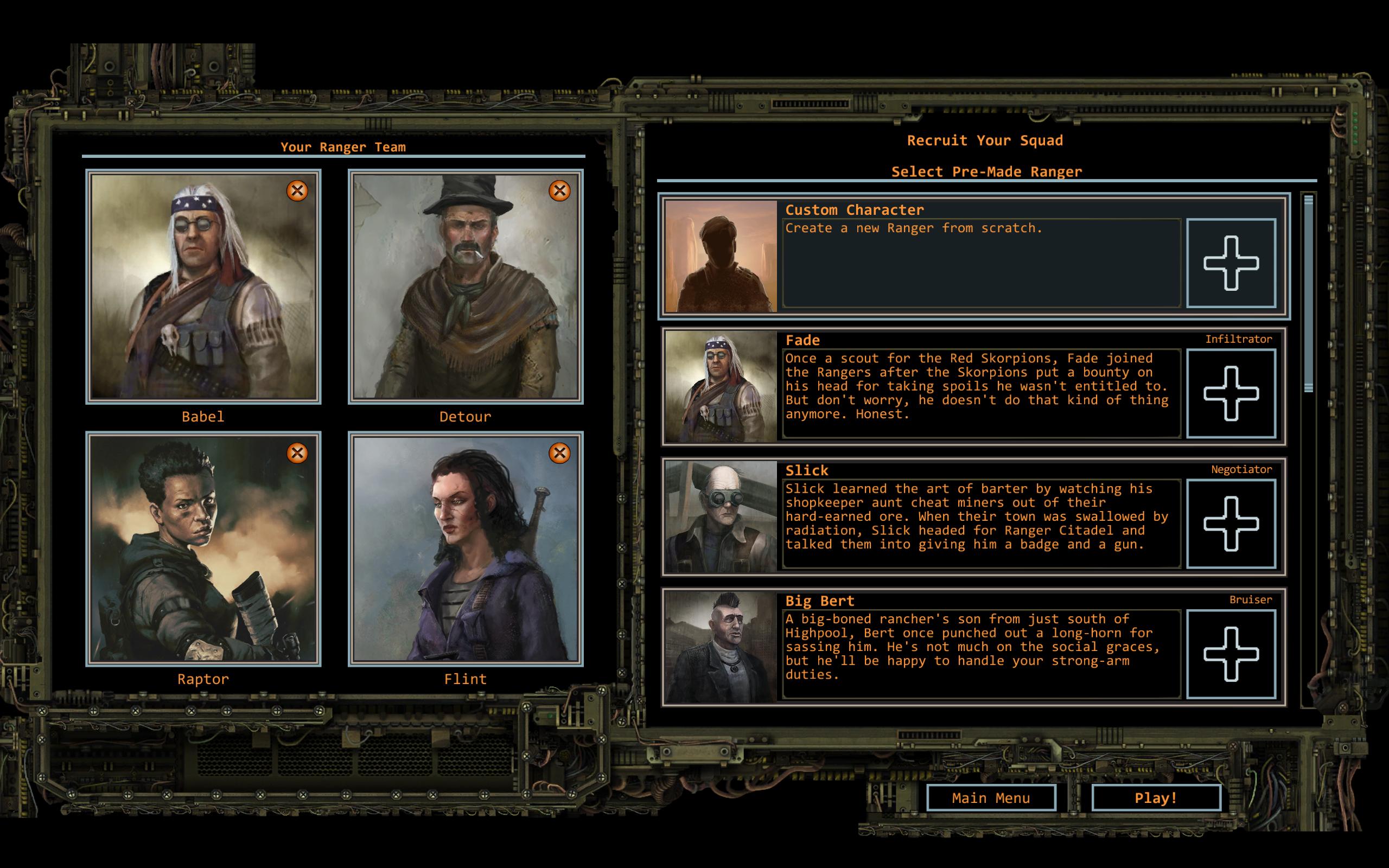Select Flint's portrait in the team
This screenshot has width=1389, height=868.
click(466, 550)
